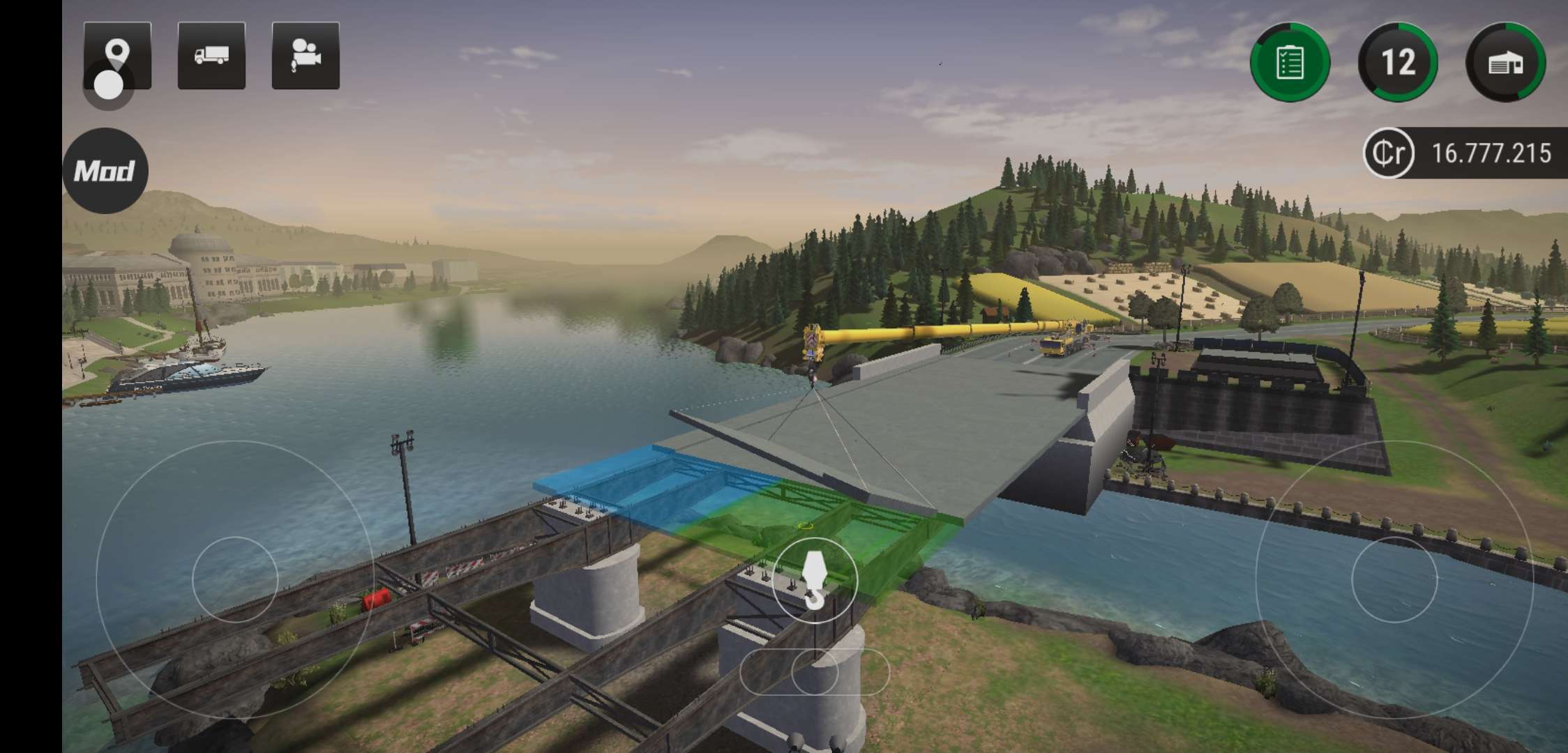The width and height of the screenshot is (1568, 753).
Task: Switch camera view with the camera button
Action: coord(306,56)
